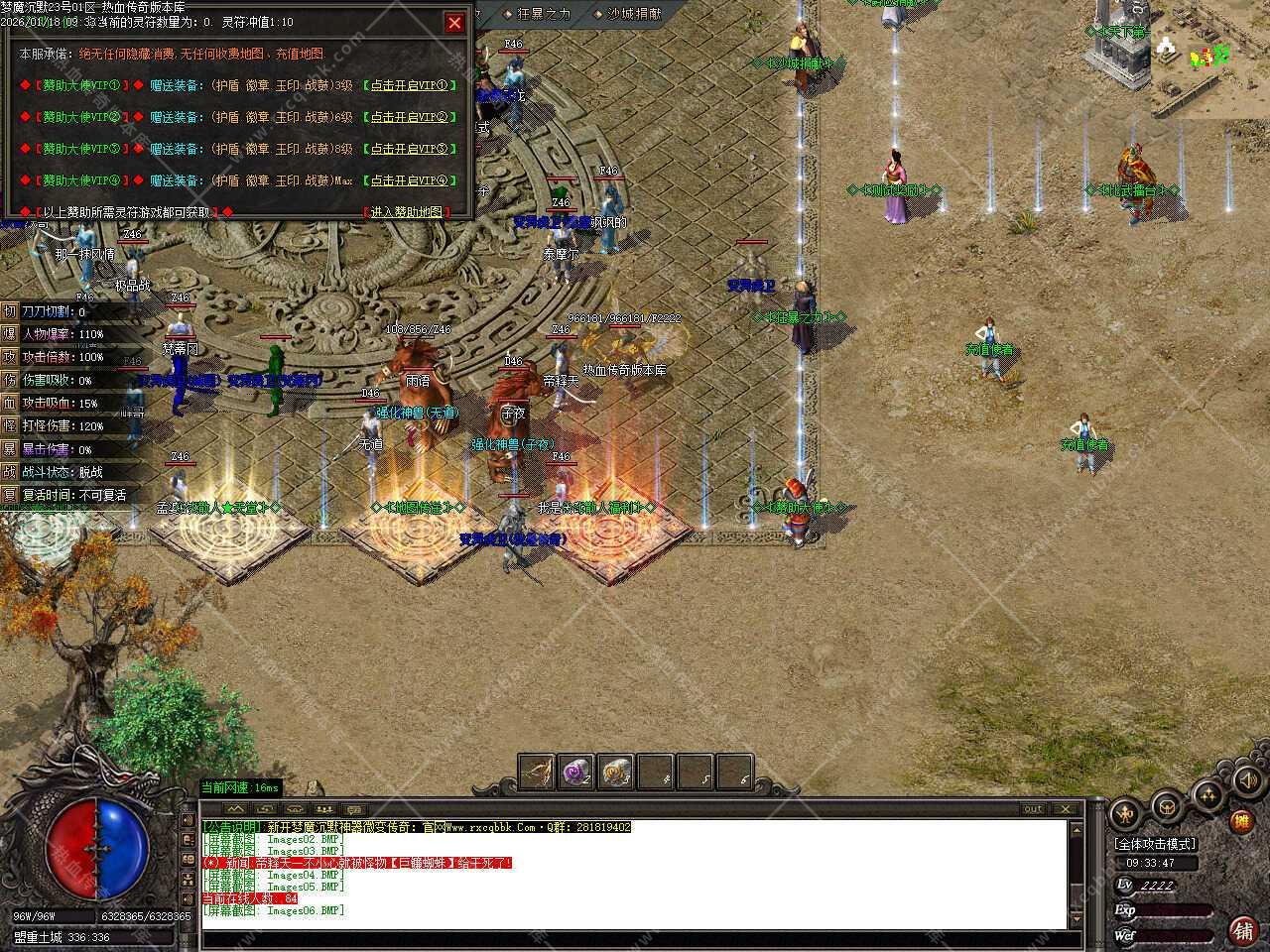Use the golden scroll stone in slot three
The width and height of the screenshot is (1270, 952).
click(616, 773)
